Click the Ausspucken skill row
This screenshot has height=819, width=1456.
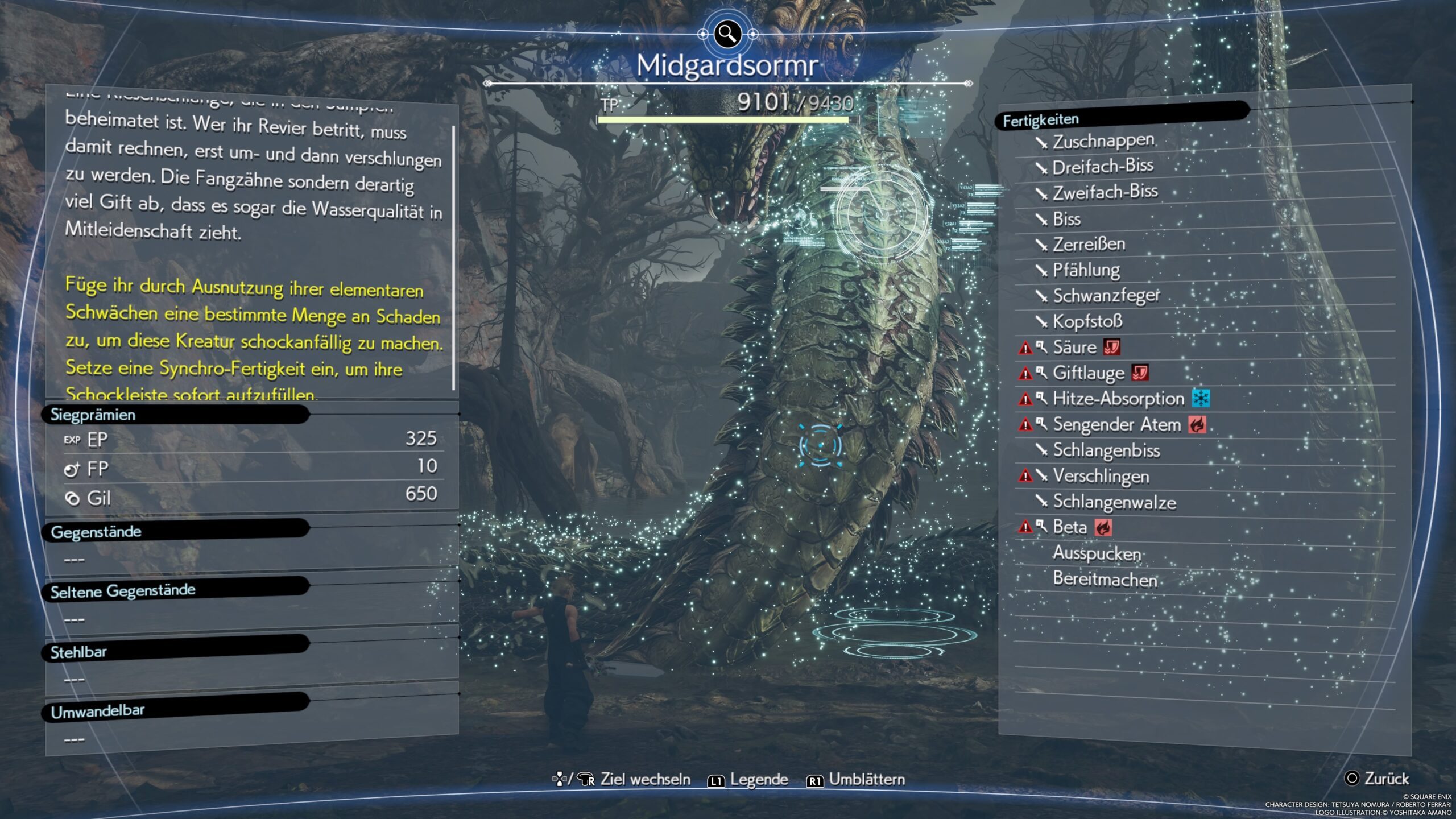coord(1097,553)
